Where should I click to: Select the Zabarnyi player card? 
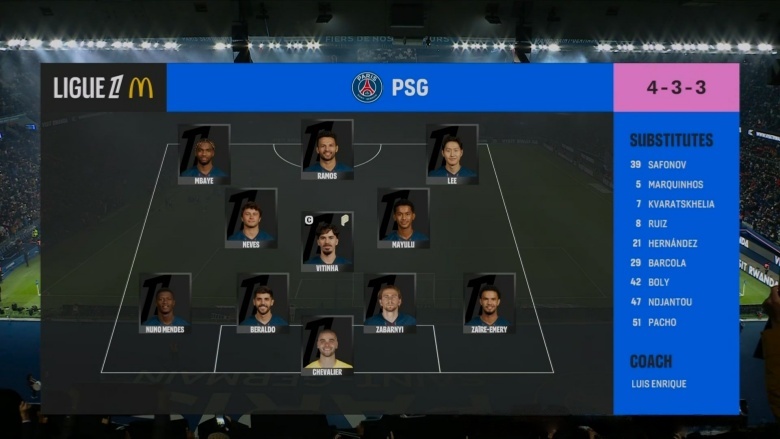(390, 303)
